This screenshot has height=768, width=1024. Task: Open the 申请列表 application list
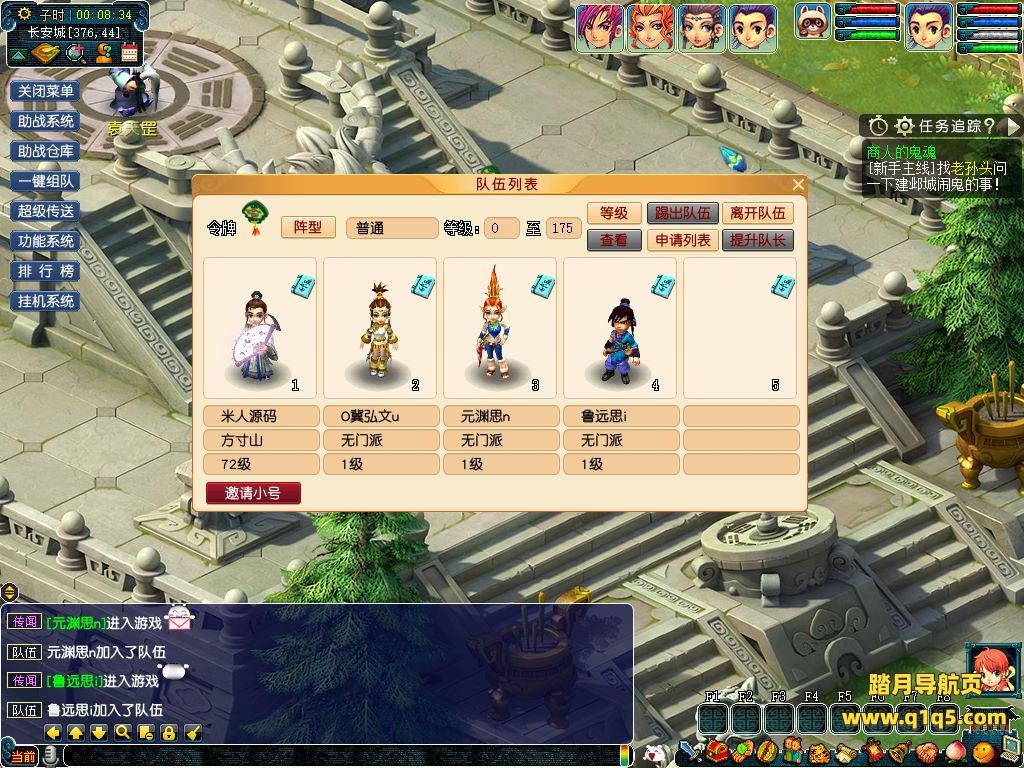click(x=682, y=240)
